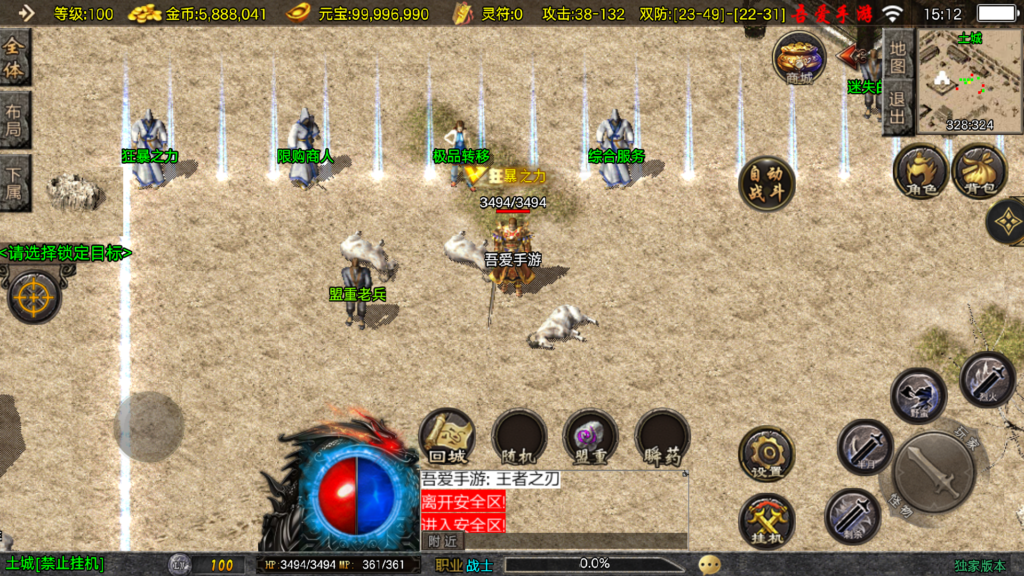Click the target lock crosshair button
This screenshot has width=1024, height=576.
coord(33,294)
